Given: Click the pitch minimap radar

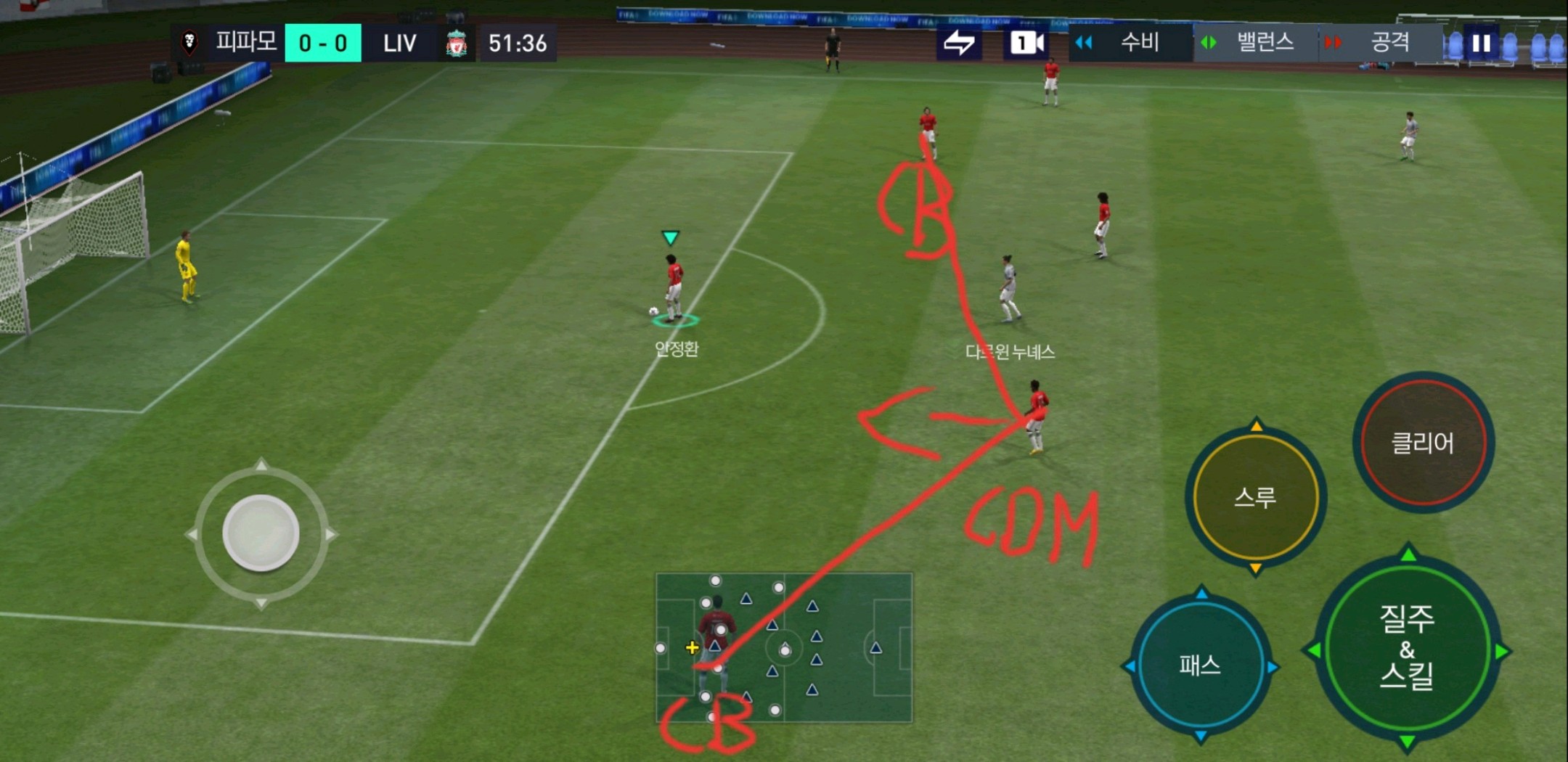Looking at the screenshot, I should 784,647.
